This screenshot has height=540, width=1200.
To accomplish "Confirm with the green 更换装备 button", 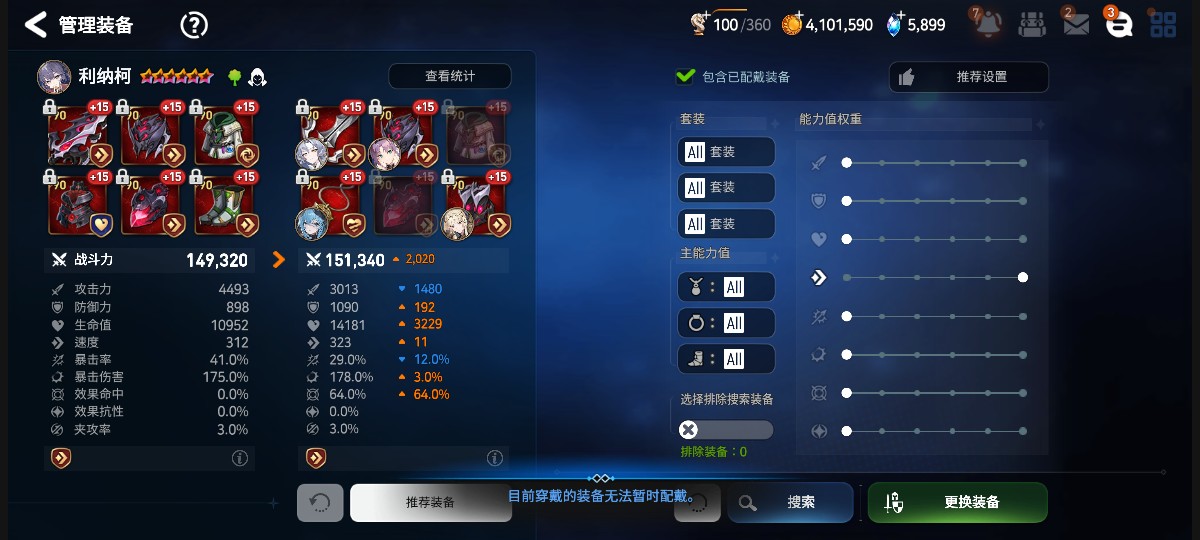I will pos(957,502).
